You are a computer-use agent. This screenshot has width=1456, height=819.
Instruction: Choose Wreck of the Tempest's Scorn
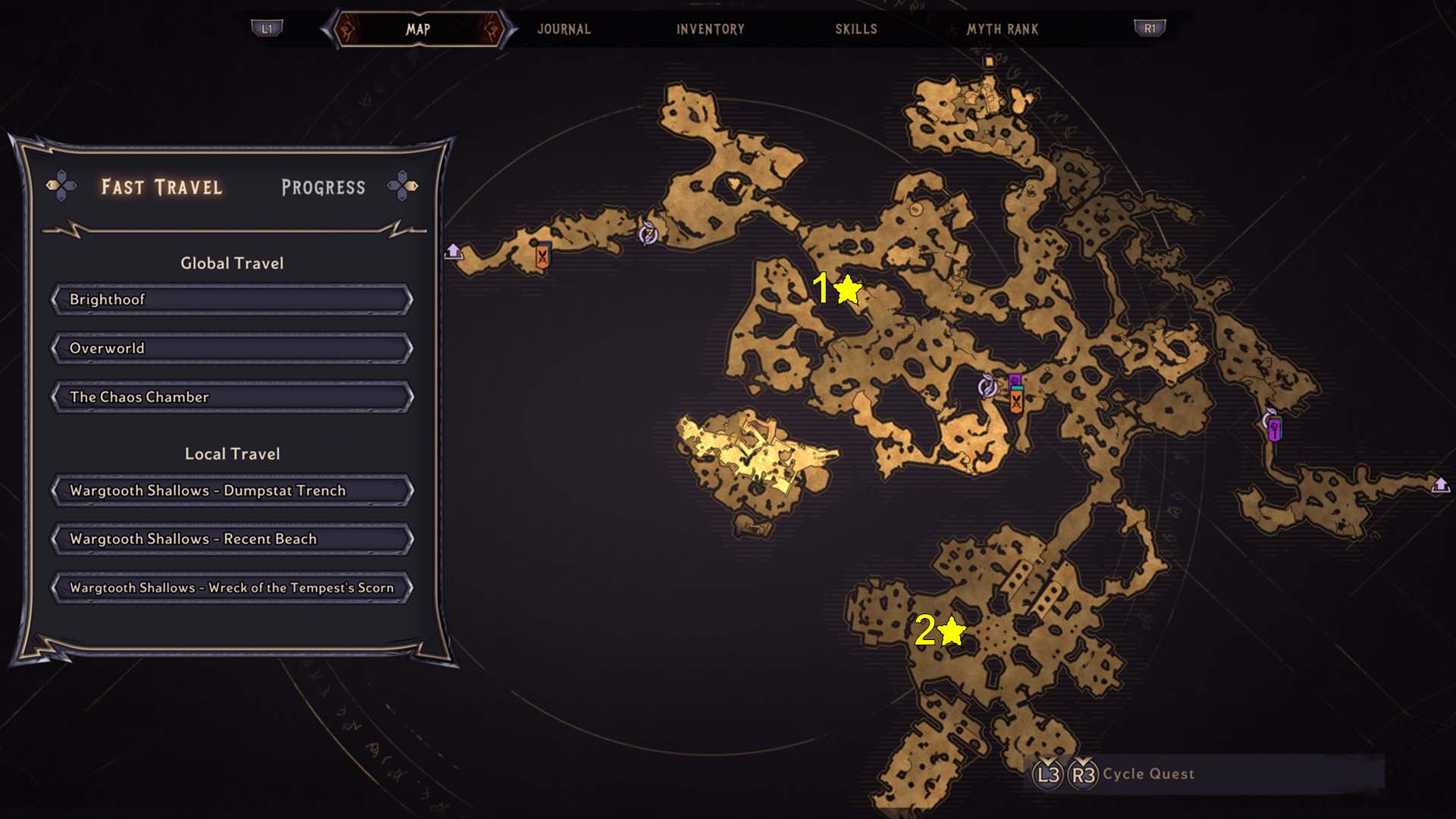[x=232, y=588]
